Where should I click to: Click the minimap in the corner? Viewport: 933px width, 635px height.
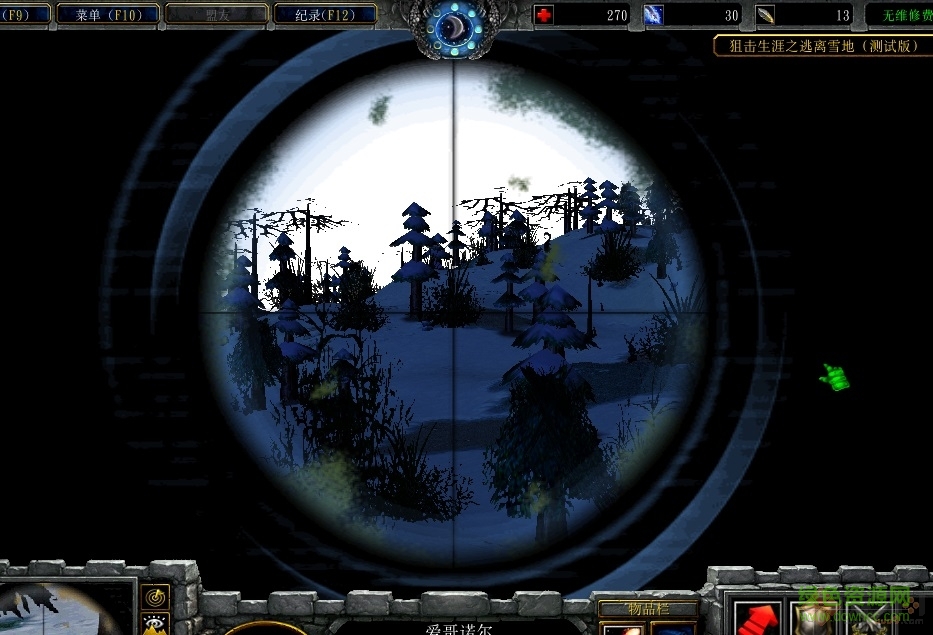(x=65, y=607)
